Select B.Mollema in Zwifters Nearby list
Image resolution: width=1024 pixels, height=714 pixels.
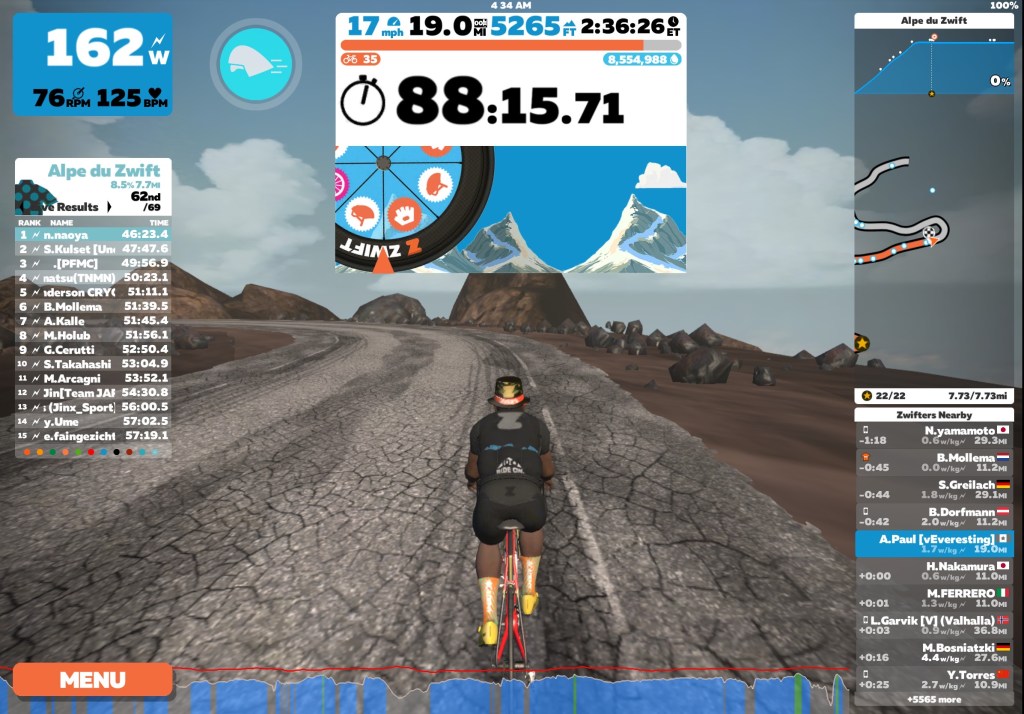point(934,462)
